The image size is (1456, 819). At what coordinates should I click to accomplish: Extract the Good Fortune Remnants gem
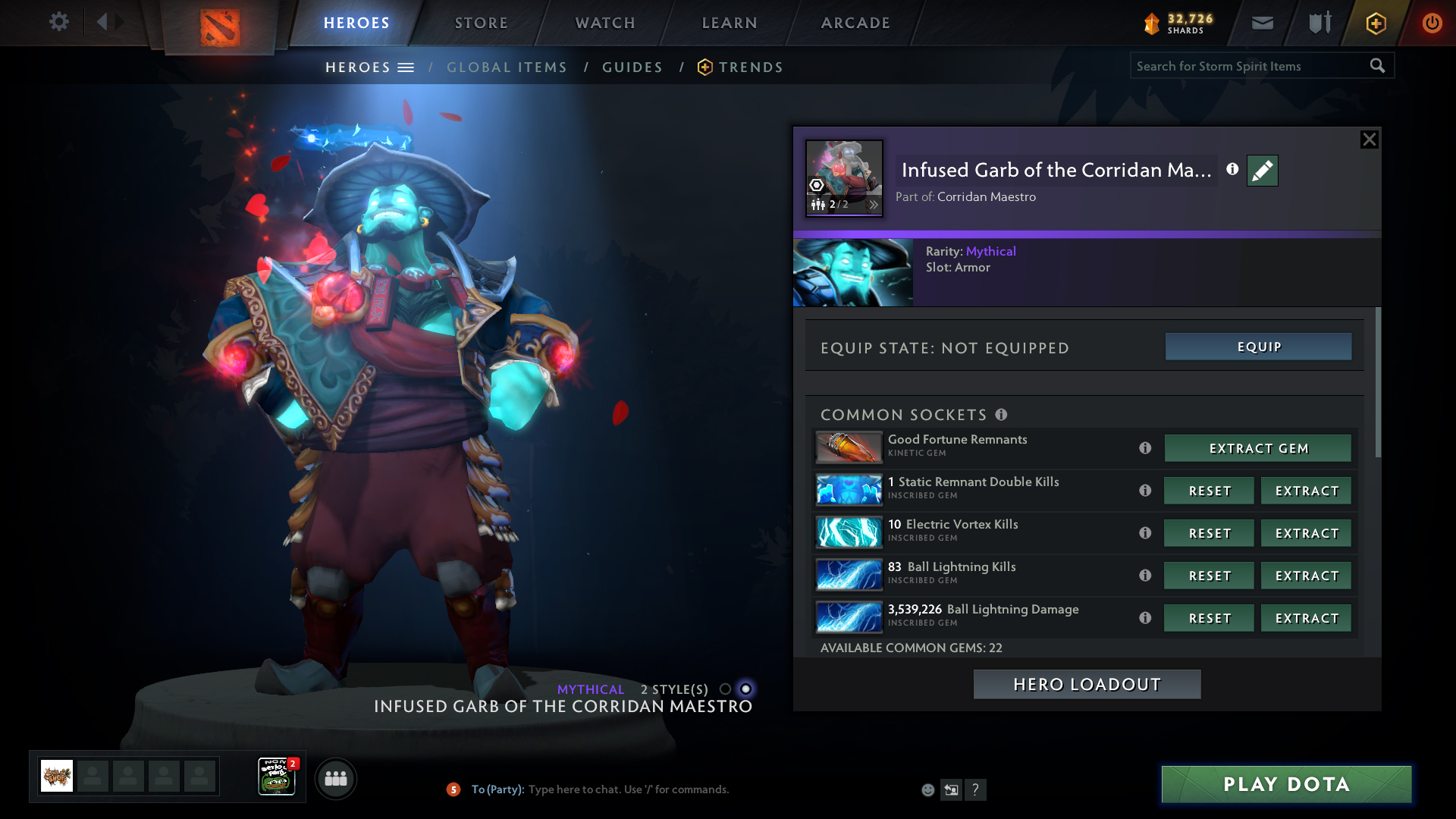pos(1258,449)
